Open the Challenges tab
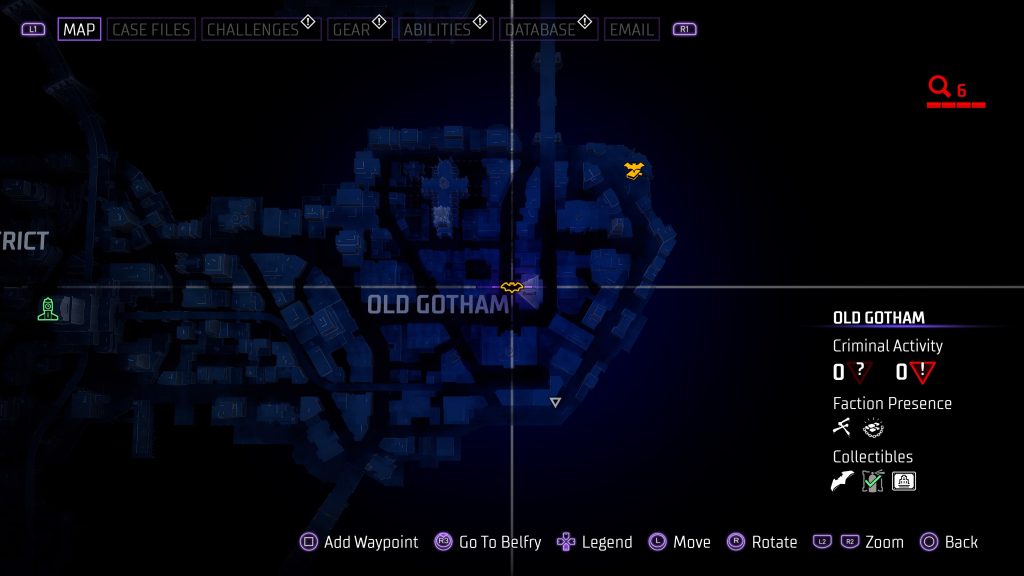The width and height of the screenshot is (1024, 576). [253, 29]
